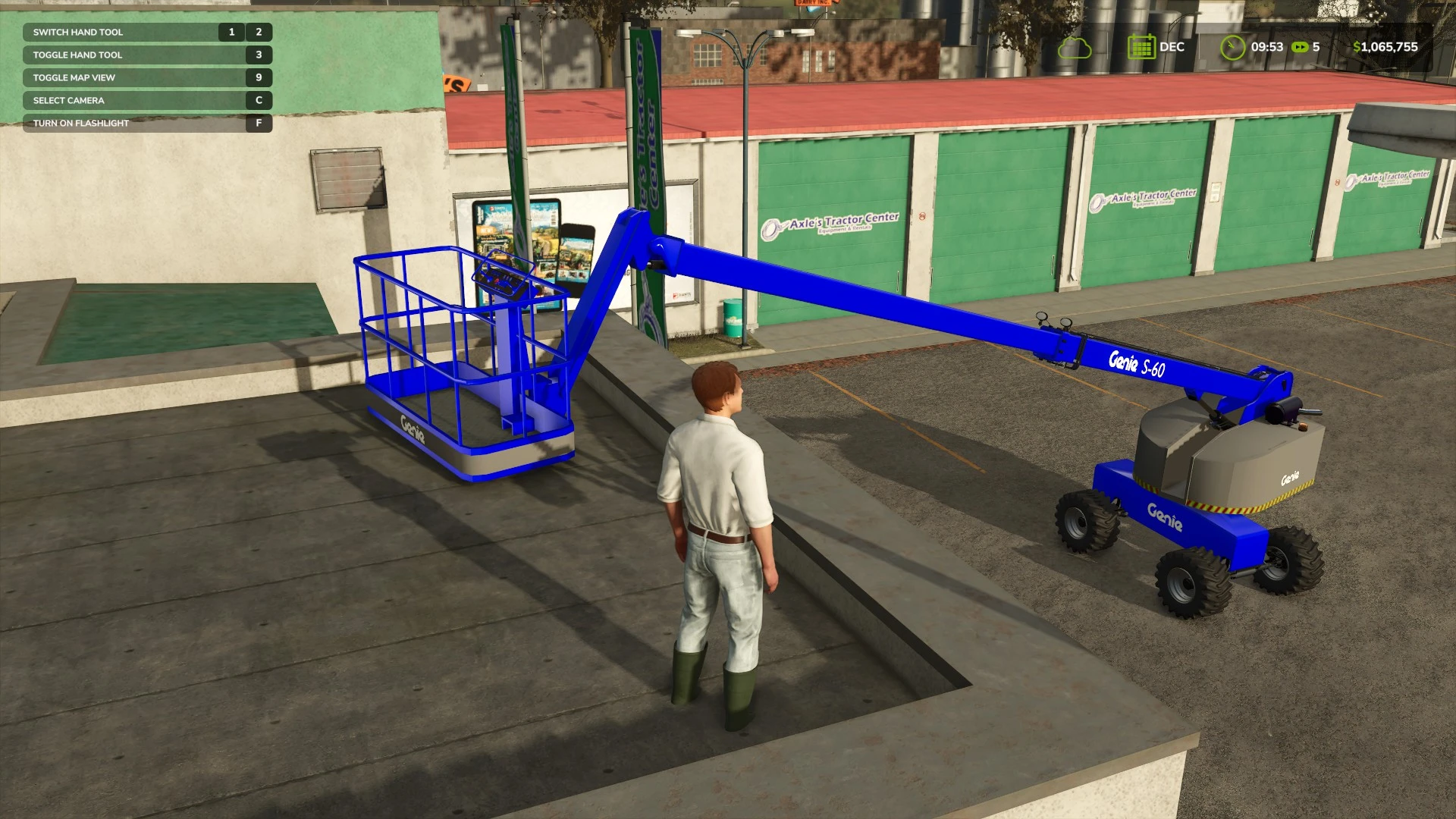Viewport: 1456px width, 819px height.
Task: Click the "2" key badge on Switch Hand Tool
Action: (259, 32)
